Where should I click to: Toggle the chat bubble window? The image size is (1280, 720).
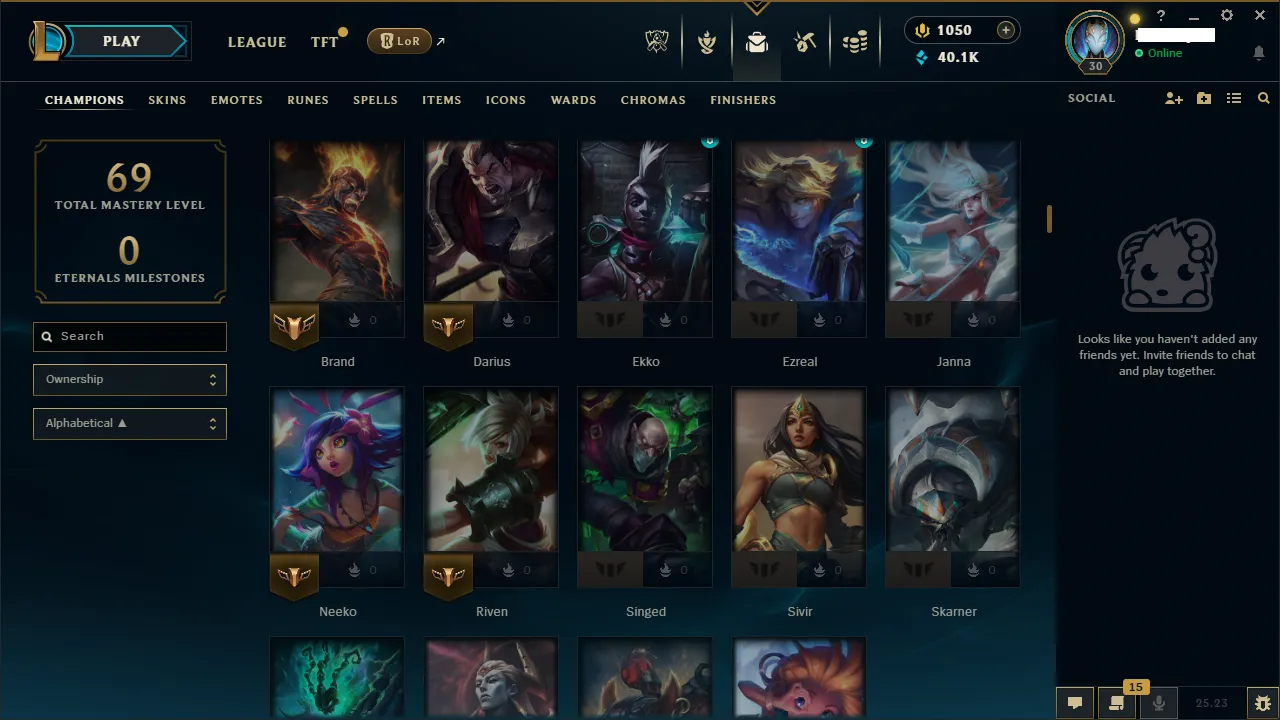tap(1075, 703)
